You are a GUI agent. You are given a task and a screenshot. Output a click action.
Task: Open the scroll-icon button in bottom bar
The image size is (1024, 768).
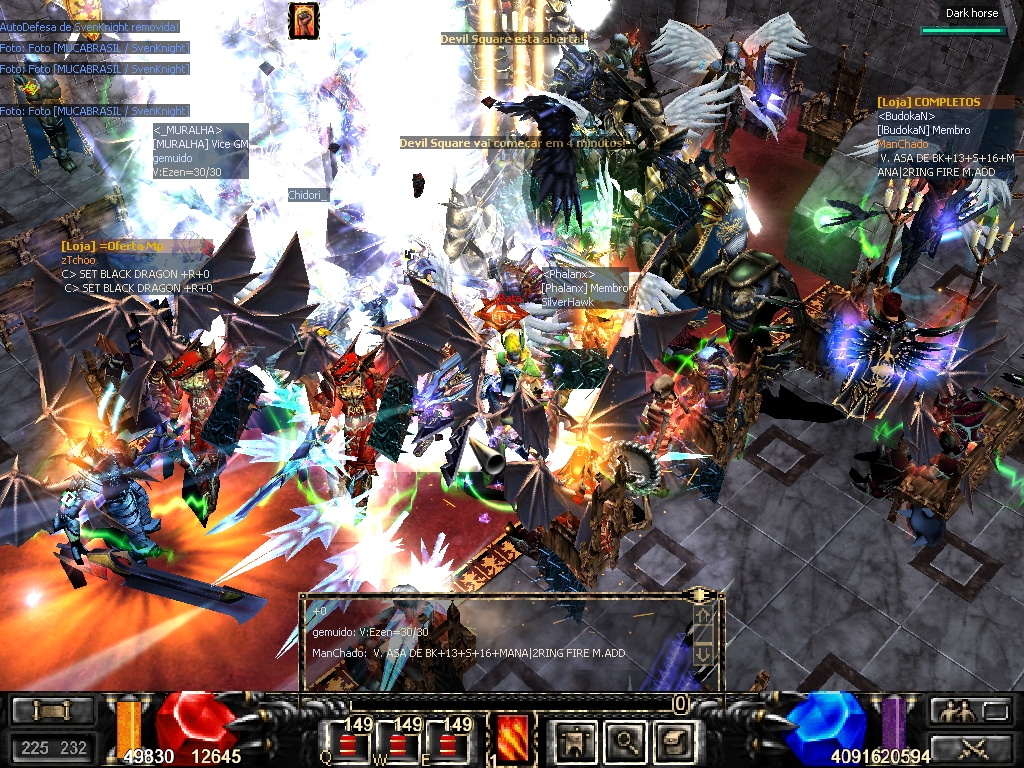(x=673, y=741)
